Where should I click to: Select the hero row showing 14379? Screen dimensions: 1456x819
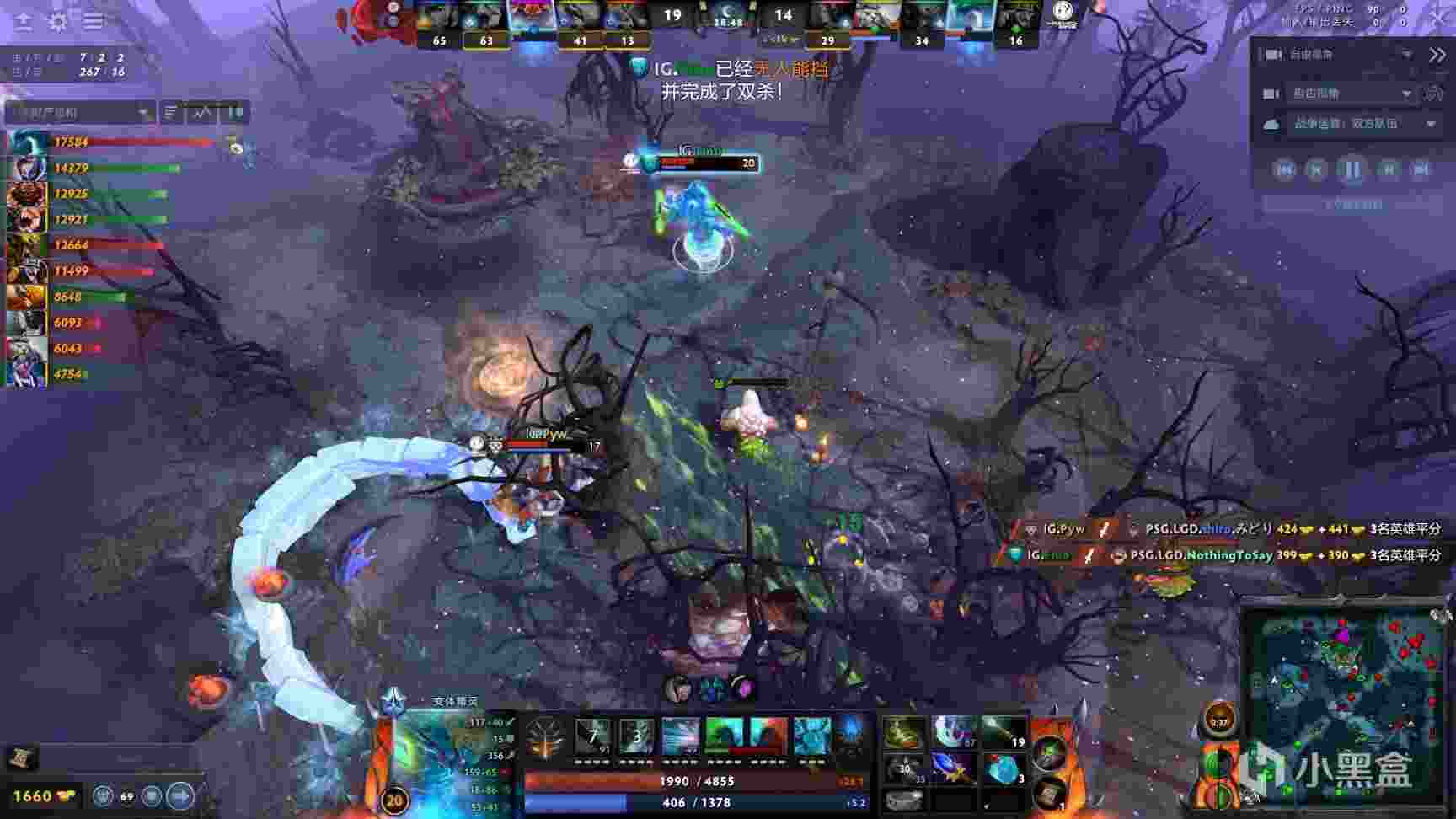tap(27, 169)
